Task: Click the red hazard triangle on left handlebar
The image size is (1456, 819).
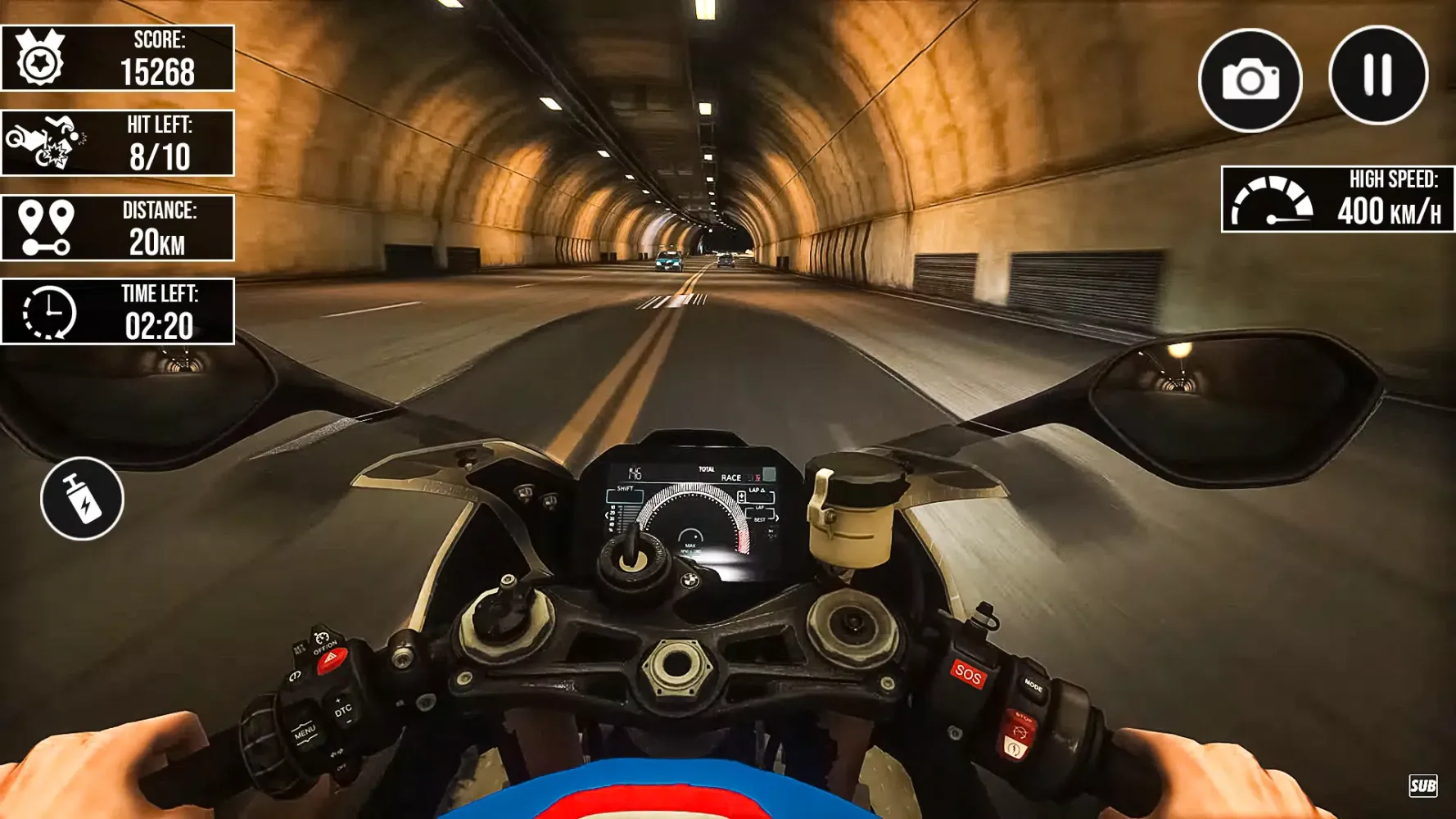Action: [331, 658]
